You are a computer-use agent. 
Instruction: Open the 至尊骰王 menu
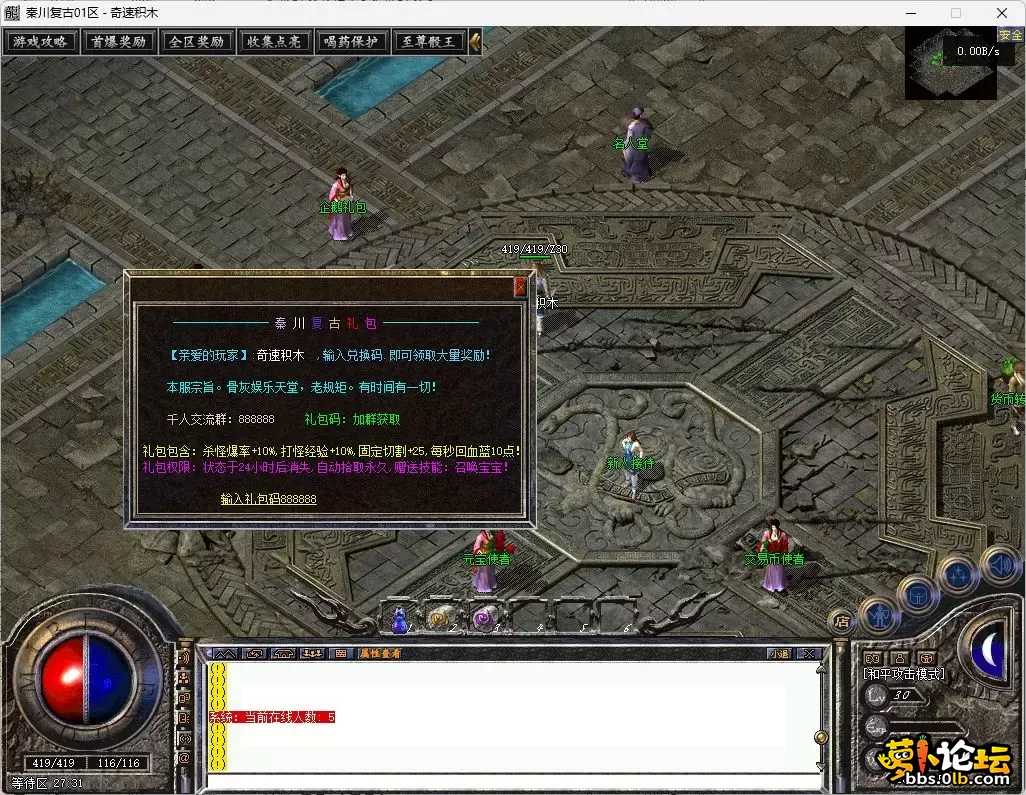point(428,42)
